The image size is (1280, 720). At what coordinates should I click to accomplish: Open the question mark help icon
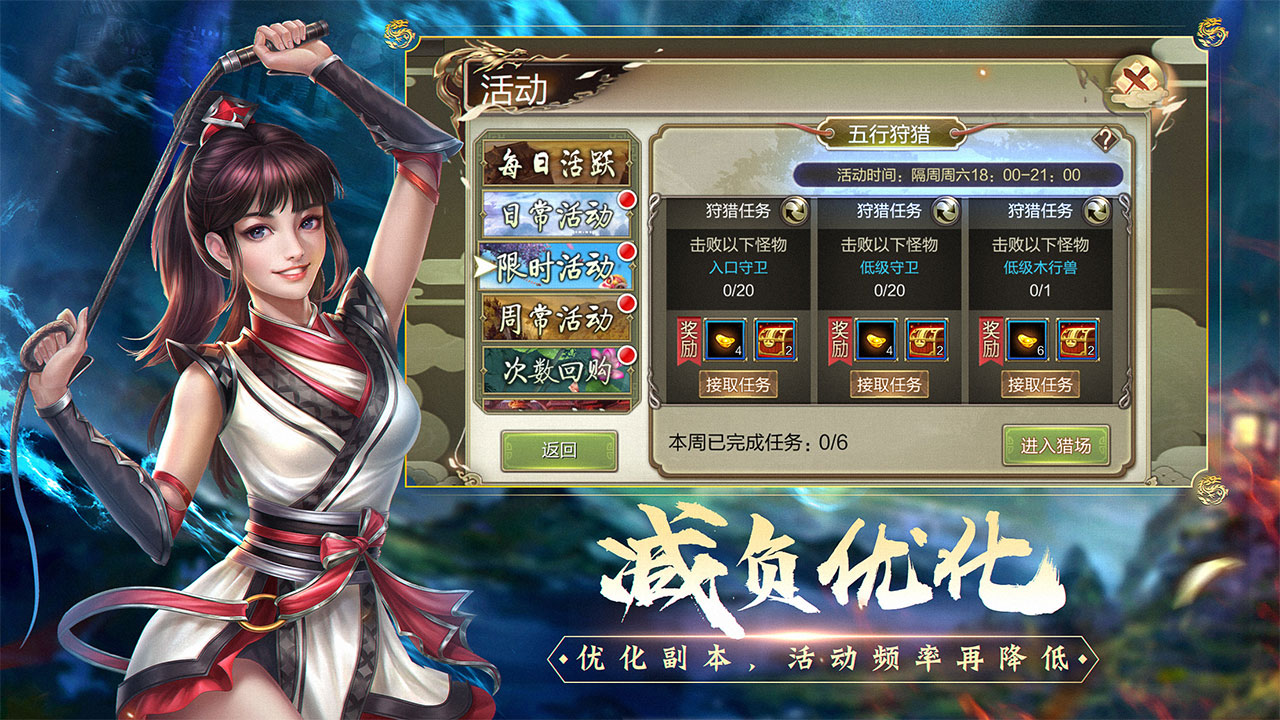coord(1105,140)
